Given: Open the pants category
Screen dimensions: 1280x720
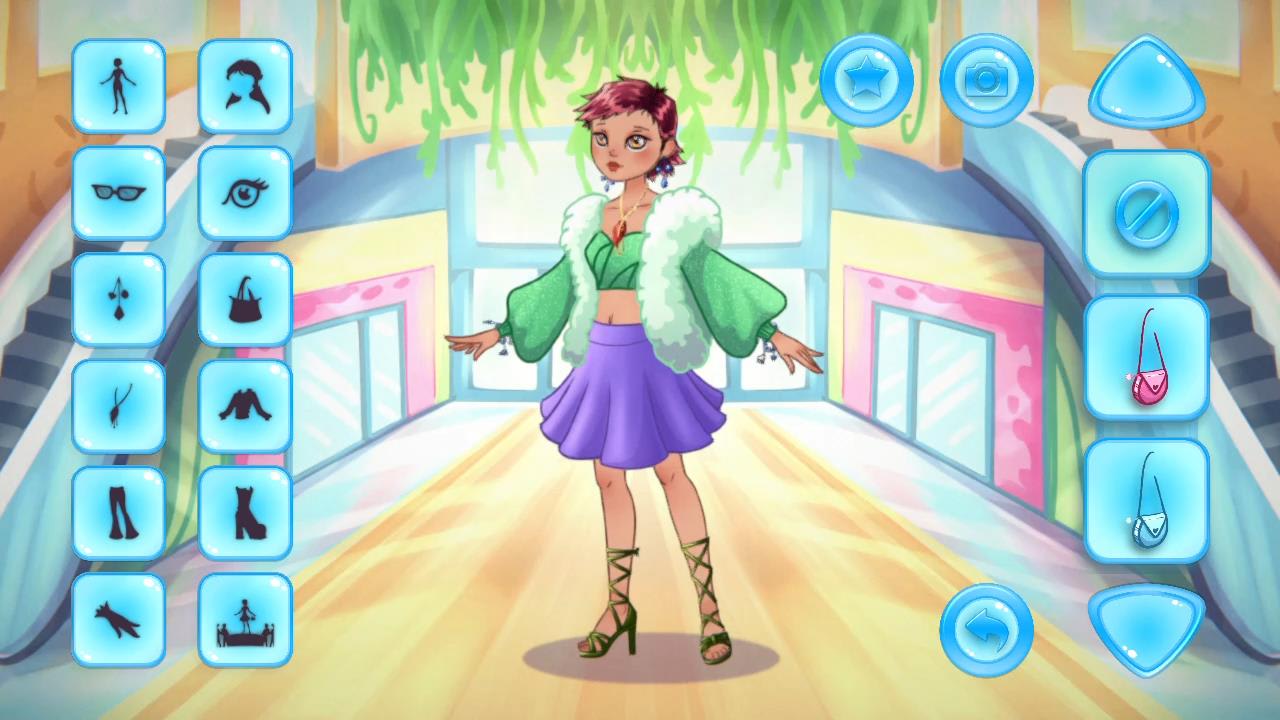Looking at the screenshot, I should coord(118,512).
